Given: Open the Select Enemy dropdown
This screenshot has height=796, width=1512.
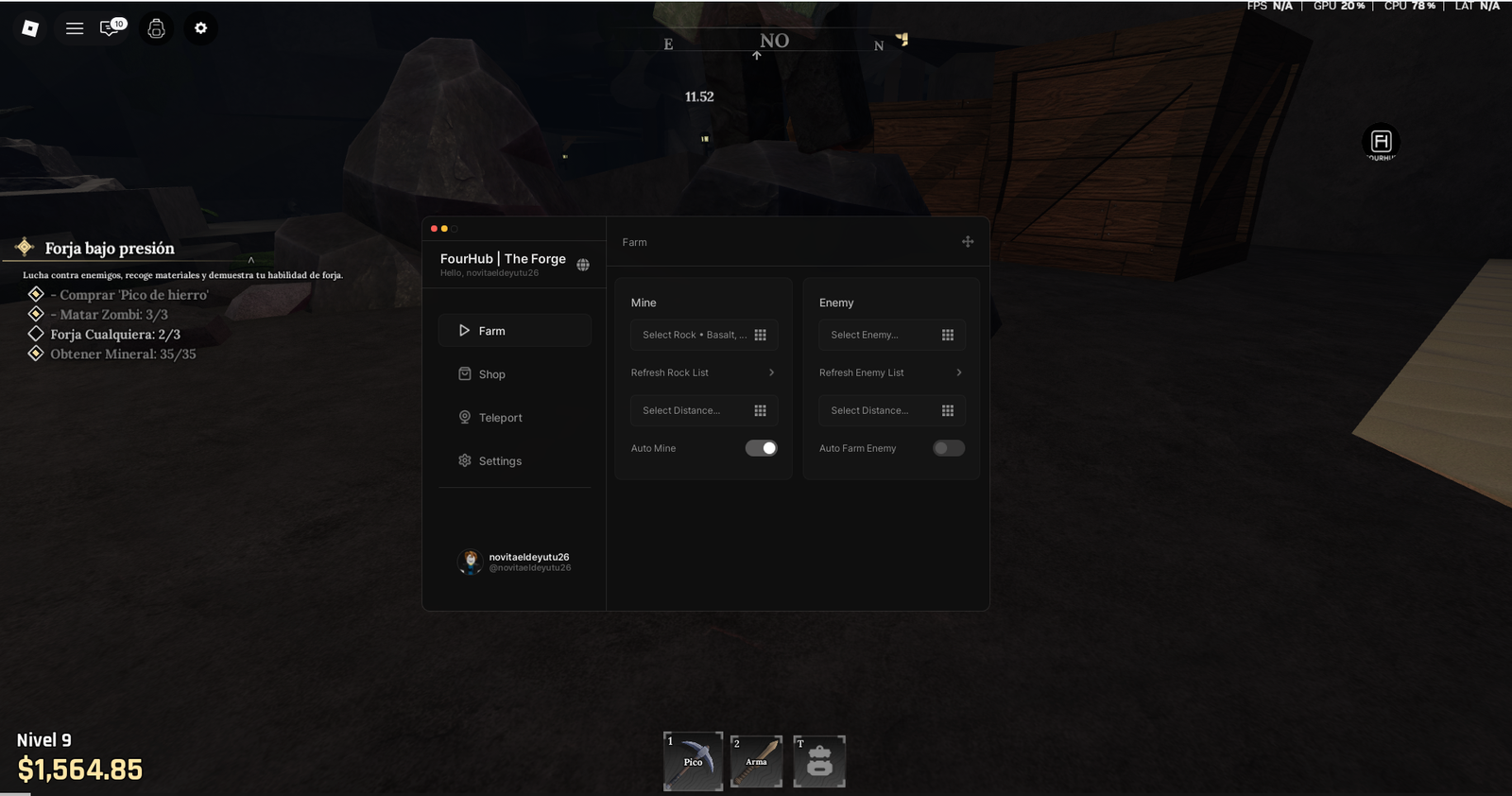Looking at the screenshot, I should [891, 334].
